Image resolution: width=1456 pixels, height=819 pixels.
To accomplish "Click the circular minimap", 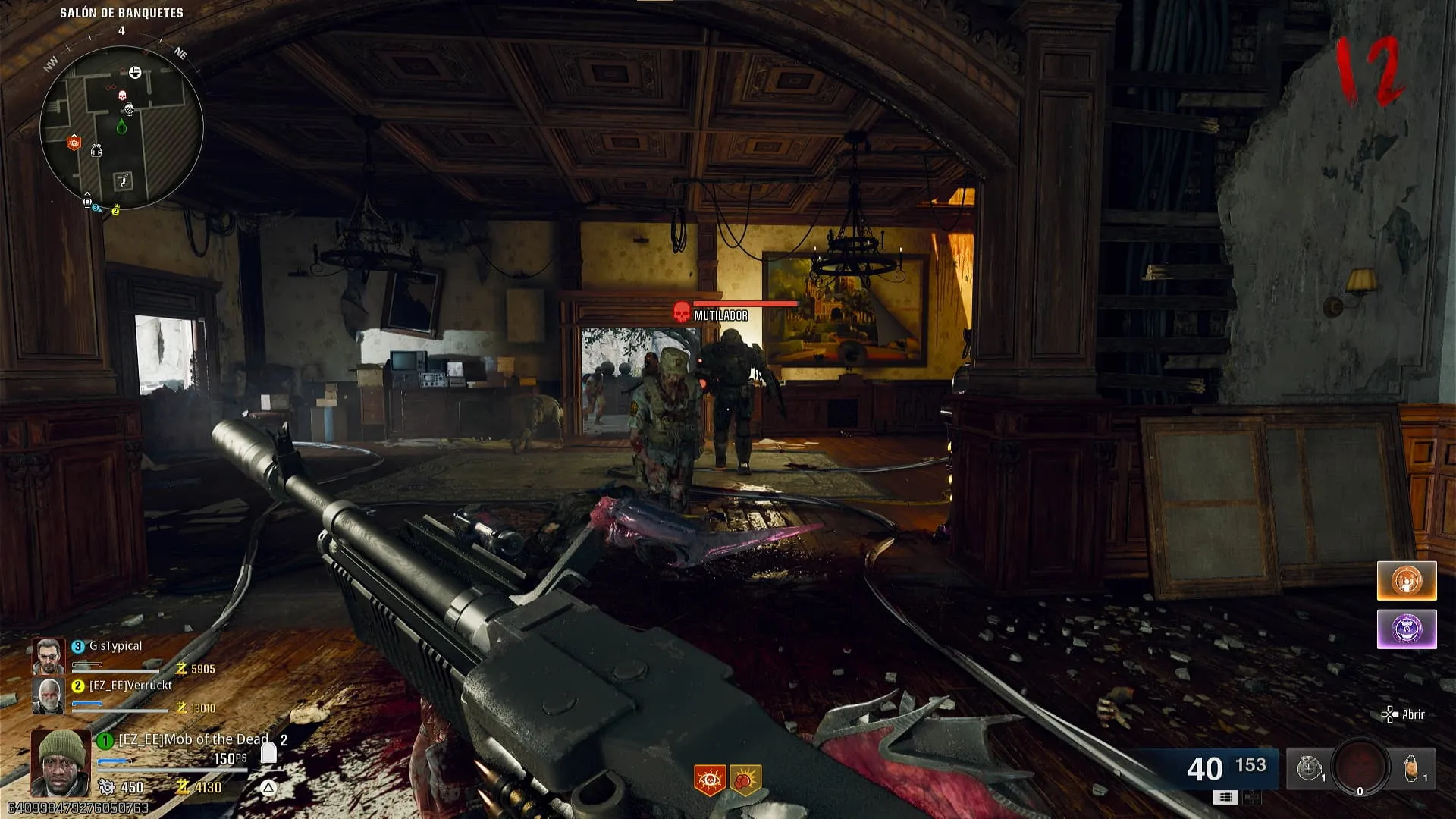I will [121, 127].
